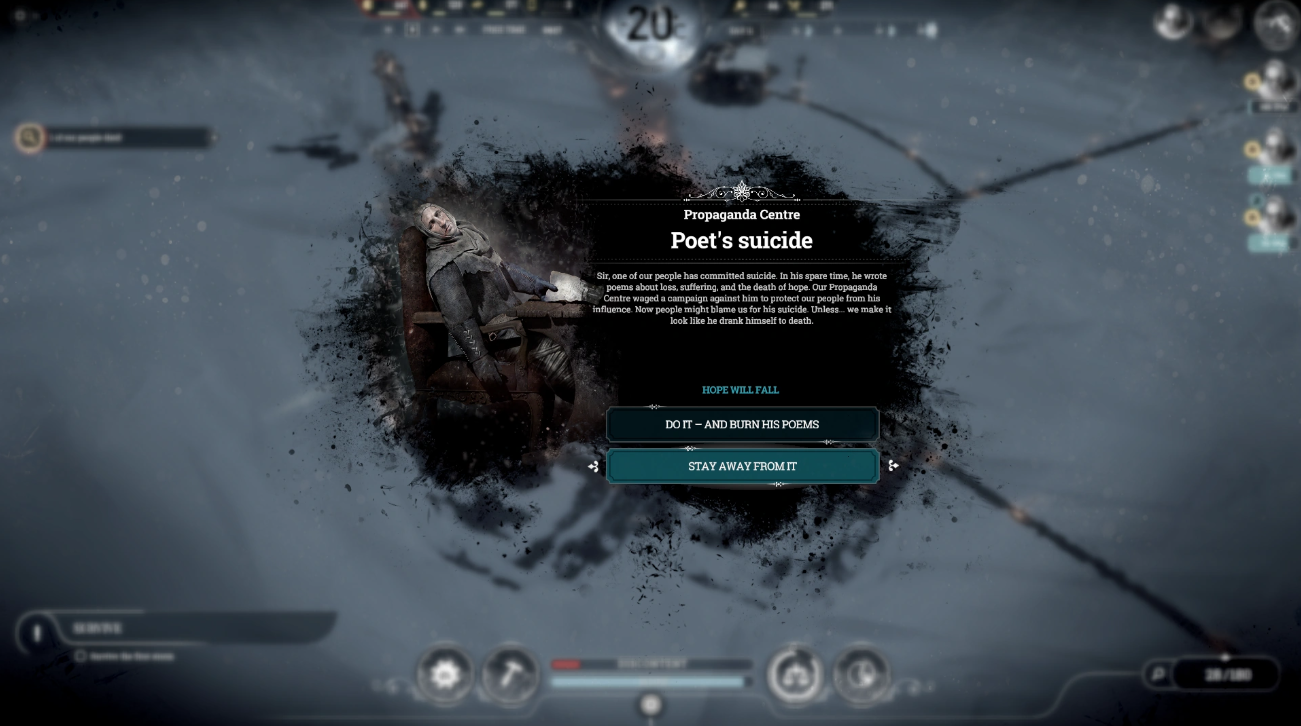Collapse the generator status widget at bottom center
This screenshot has height=726, width=1301.
650,706
